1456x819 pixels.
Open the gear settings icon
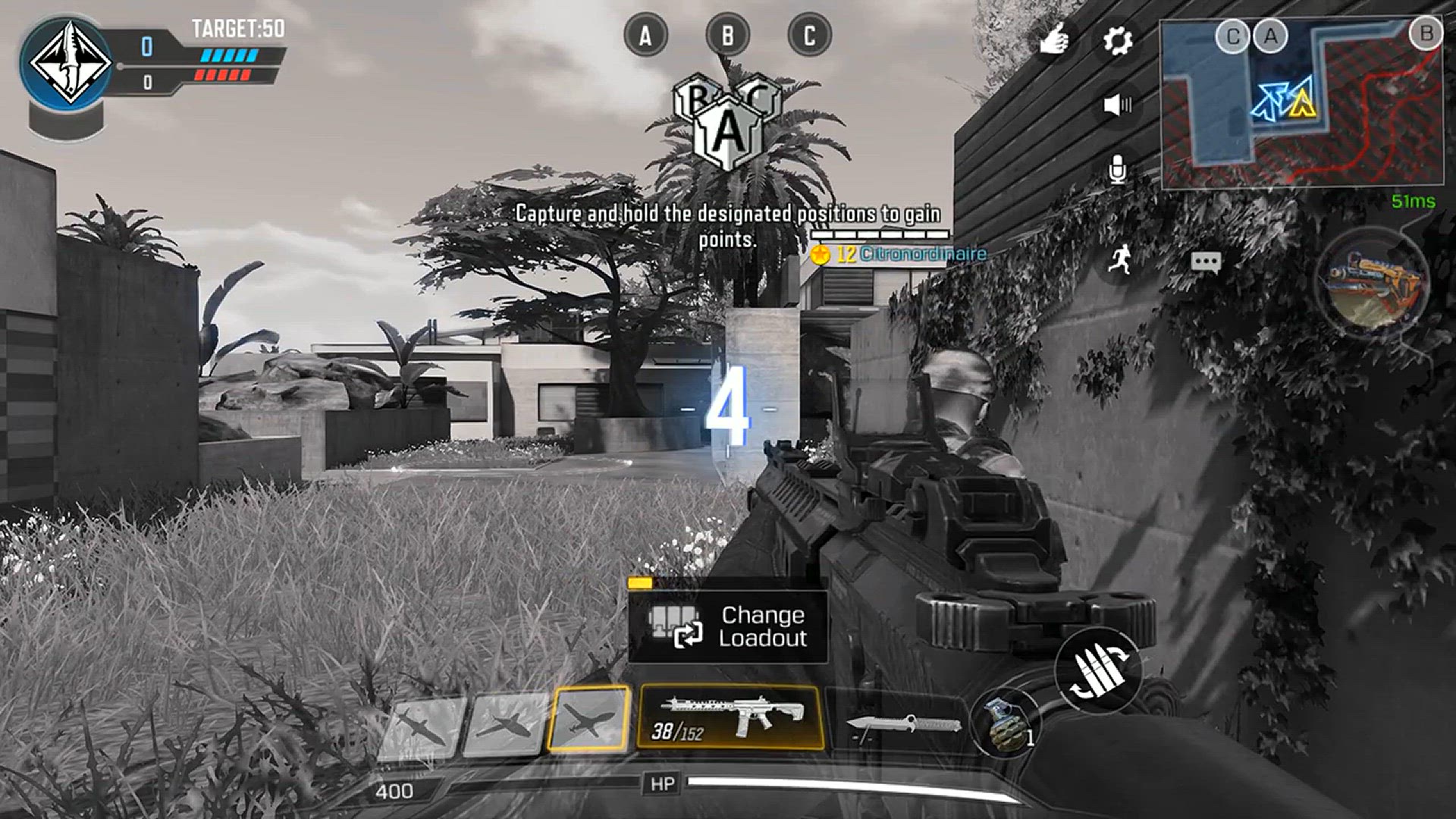[x=1117, y=40]
